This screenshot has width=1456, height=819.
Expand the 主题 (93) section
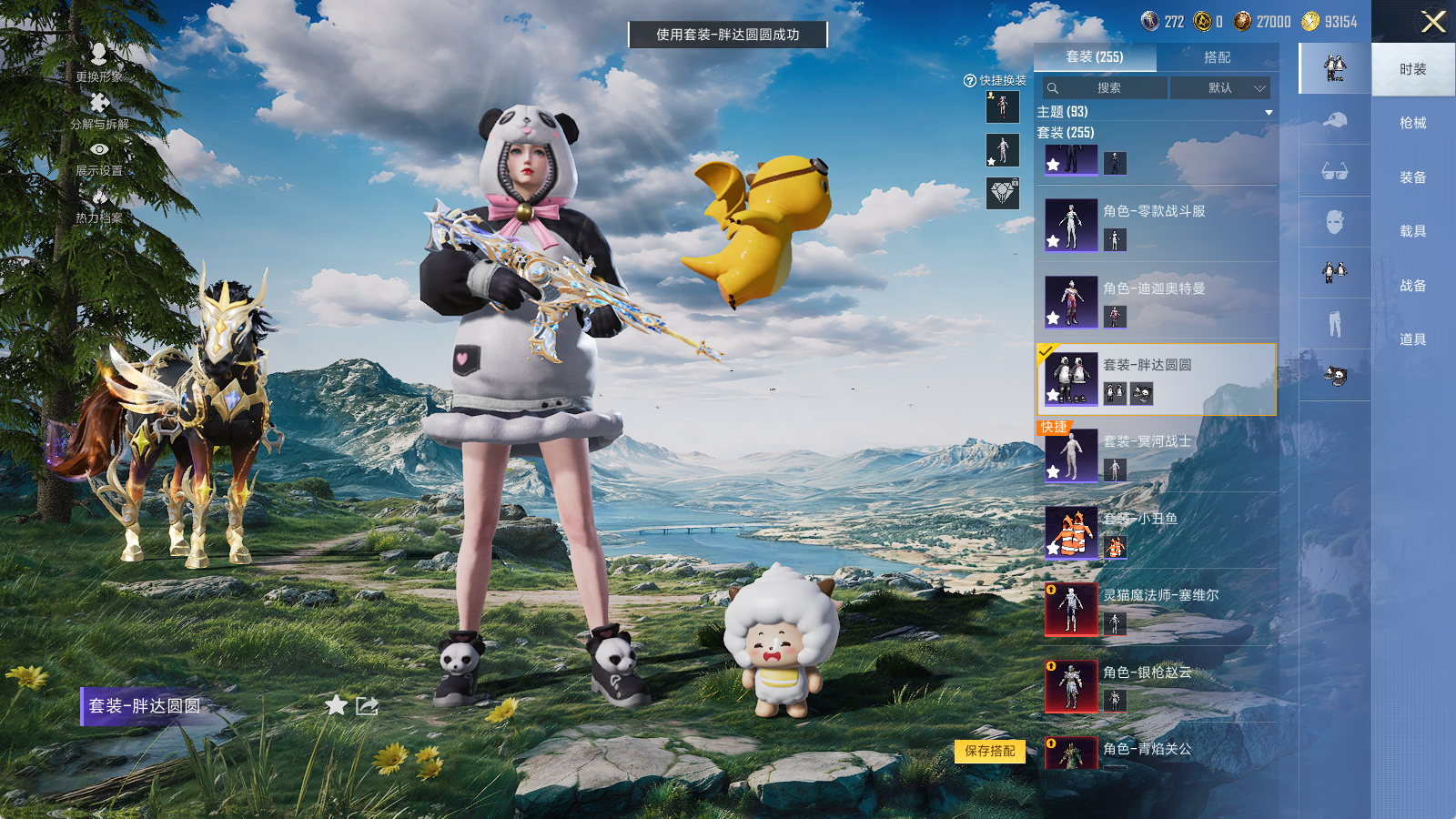point(1268,112)
